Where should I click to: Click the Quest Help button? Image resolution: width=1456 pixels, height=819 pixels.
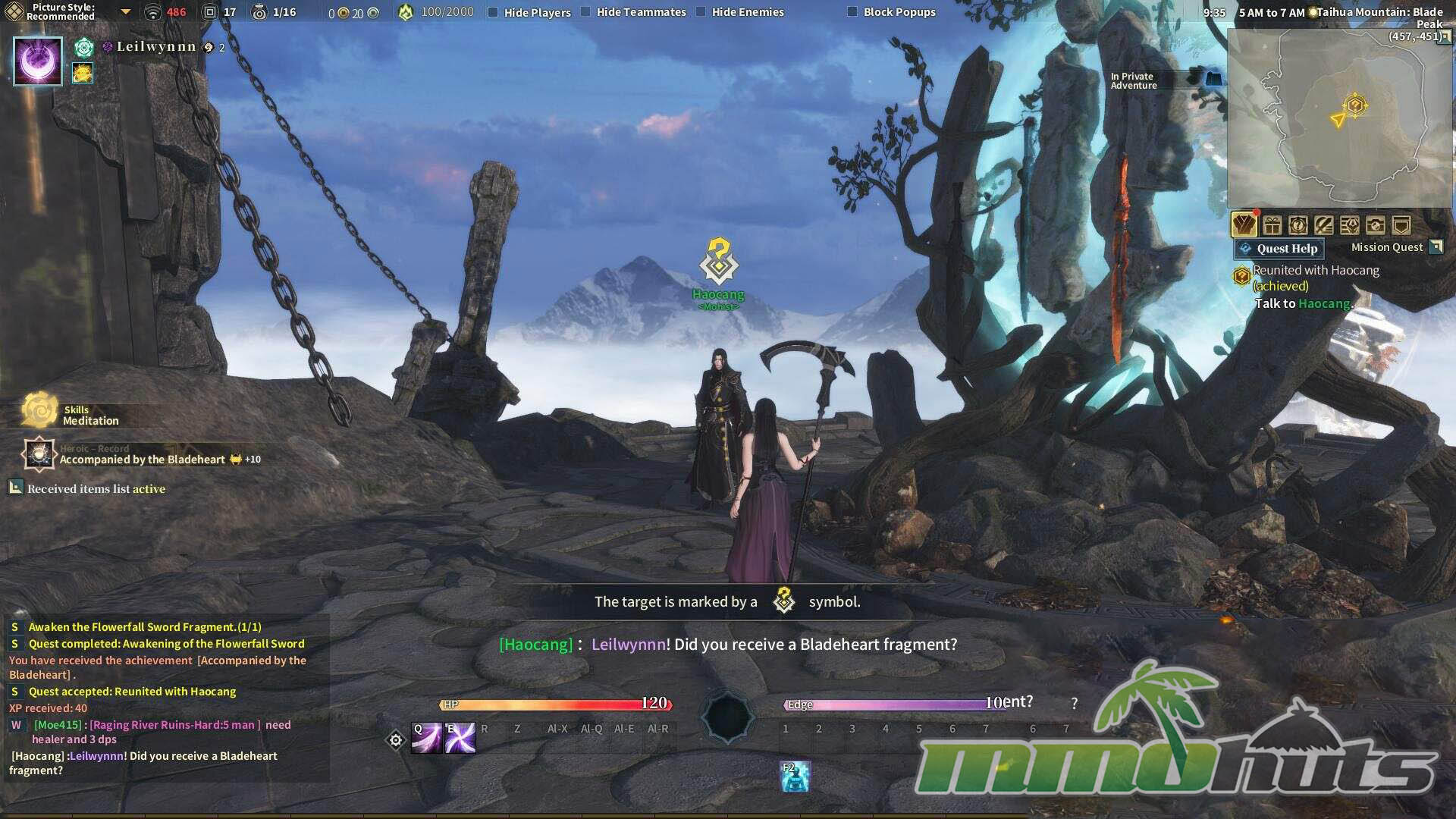1279,249
